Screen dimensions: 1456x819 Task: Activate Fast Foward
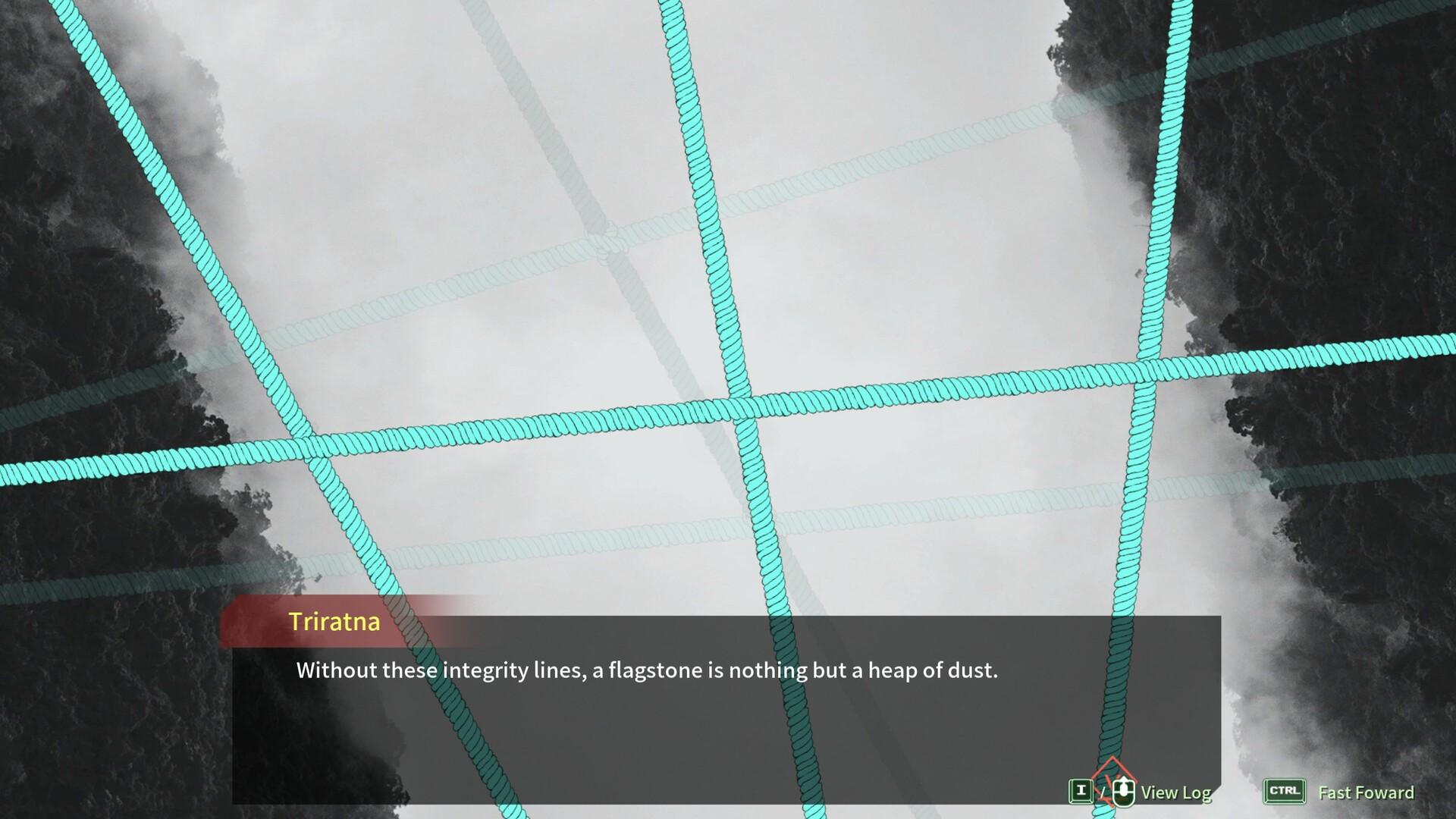tap(1364, 792)
